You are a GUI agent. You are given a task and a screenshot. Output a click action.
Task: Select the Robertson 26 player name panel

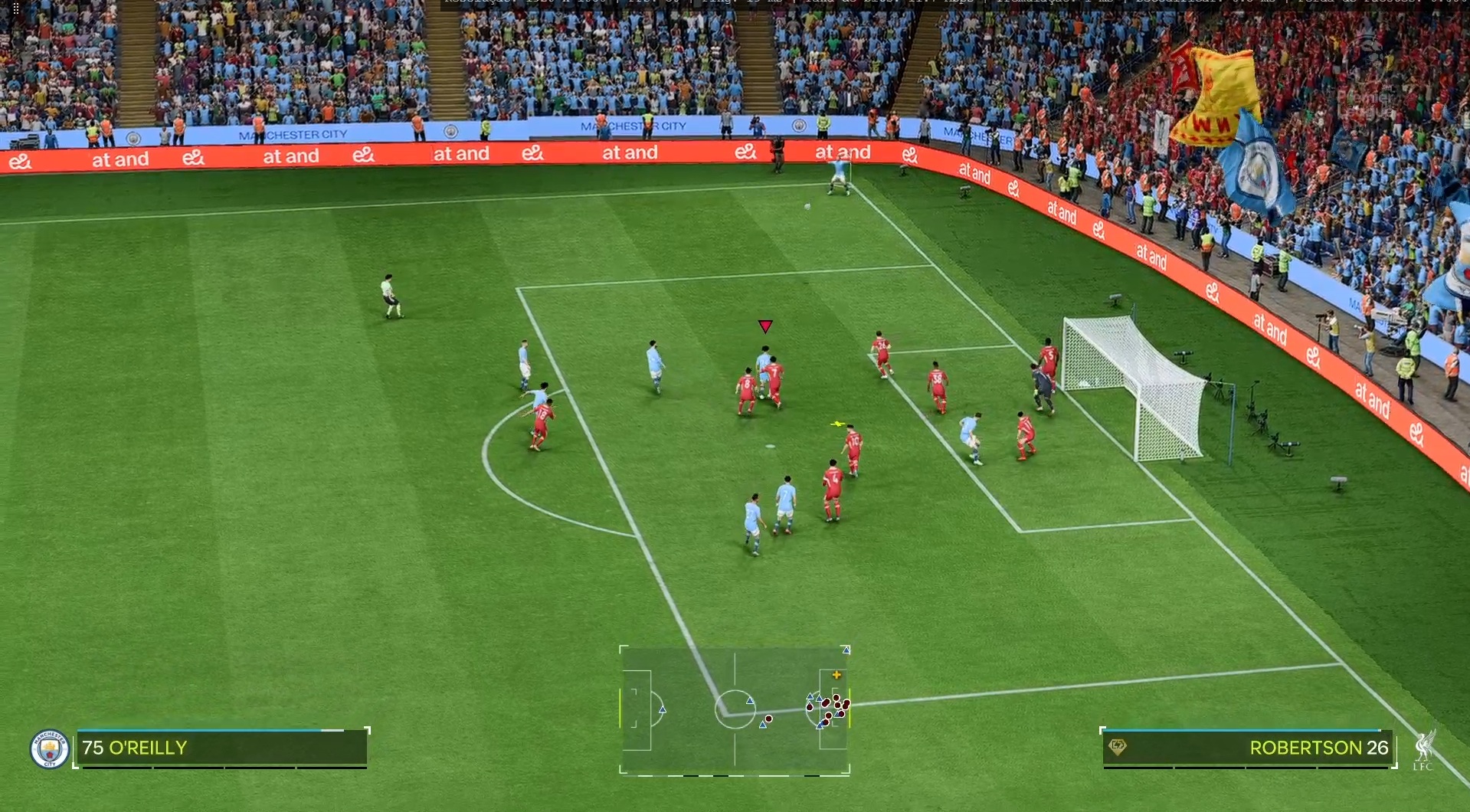click(x=1247, y=748)
